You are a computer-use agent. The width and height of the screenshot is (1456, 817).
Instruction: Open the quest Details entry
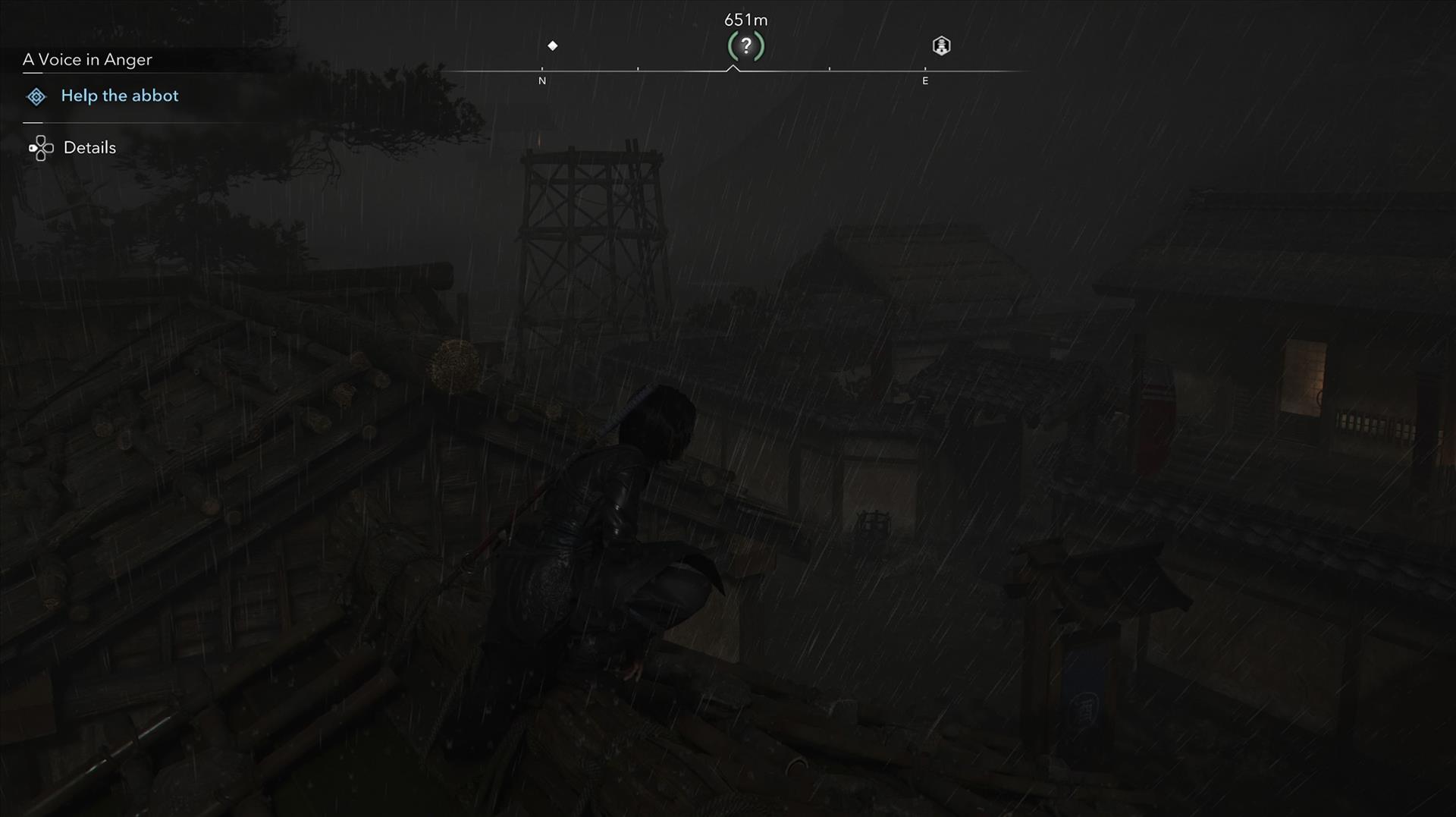point(89,147)
